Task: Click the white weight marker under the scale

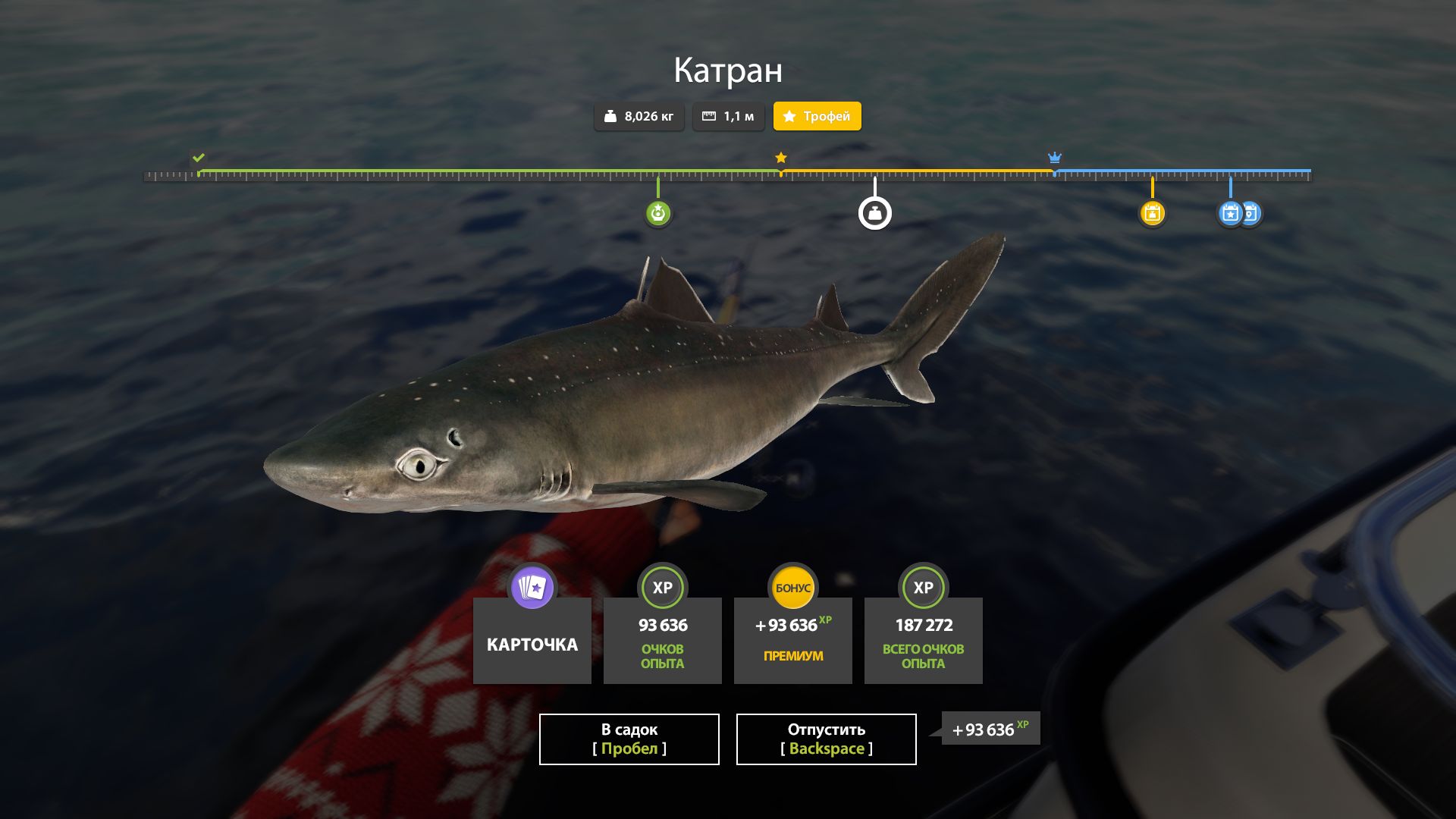Action: 875,213
